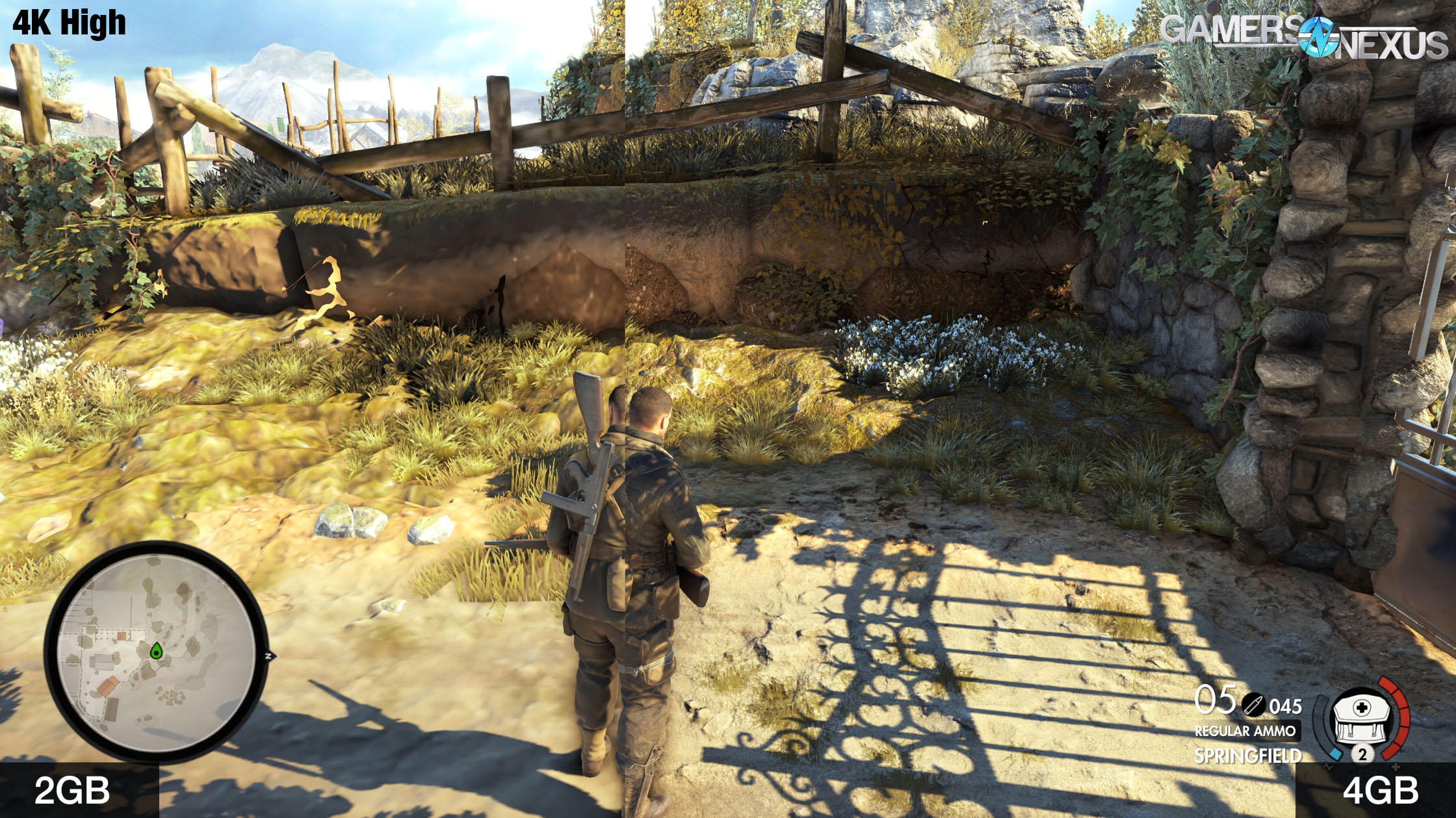Select the green player marker on the minimap
The width and height of the screenshot is (1456, 818).
pos(157,651)
